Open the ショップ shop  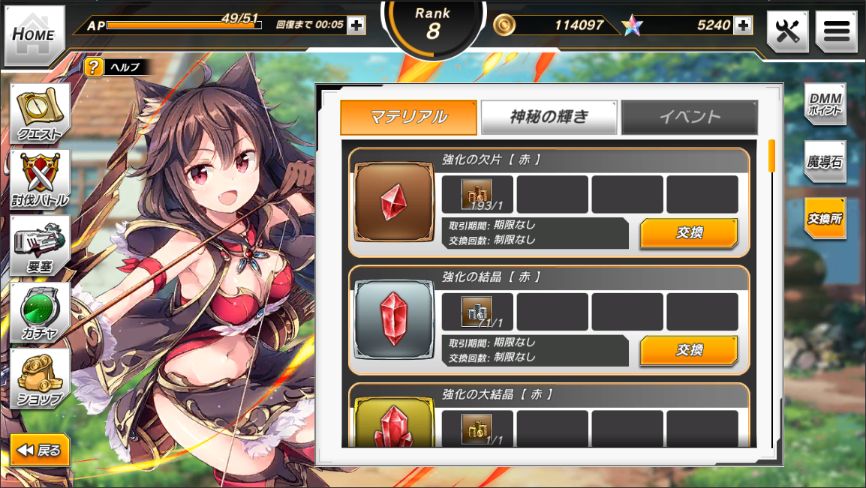(40, 378)
